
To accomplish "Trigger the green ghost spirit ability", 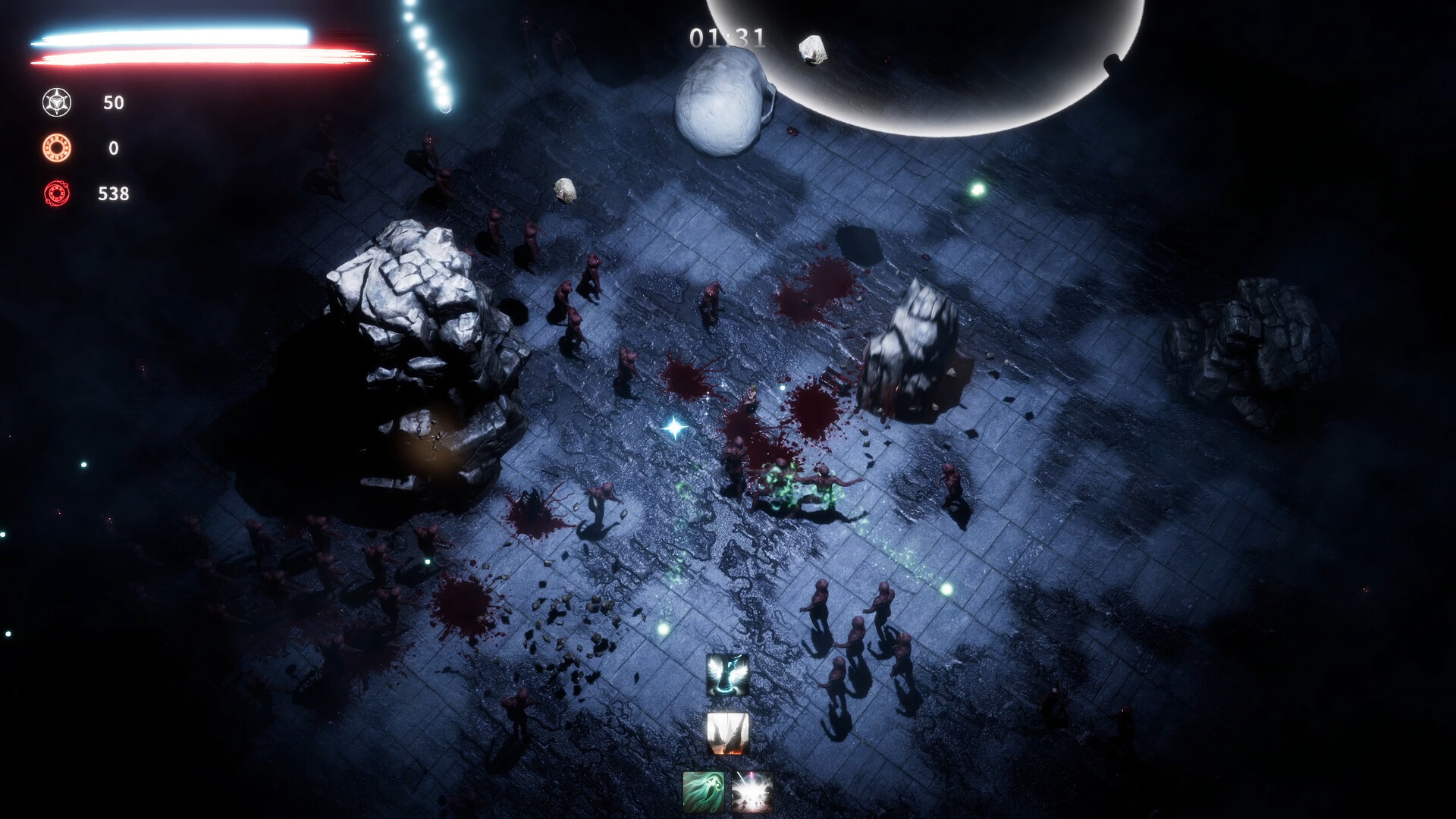I will click(x=703, y=792).
